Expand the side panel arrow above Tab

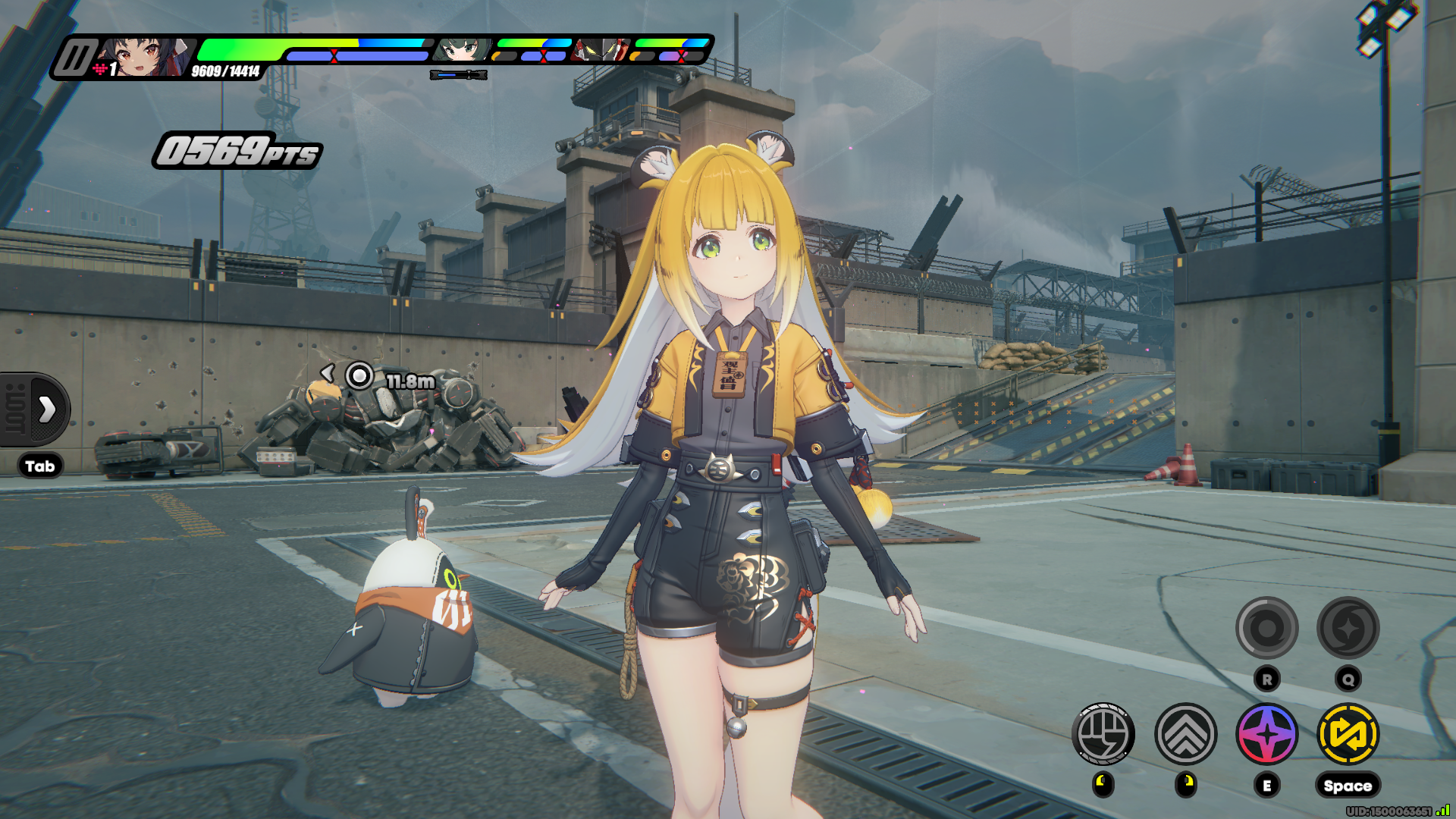pos(47,409)
